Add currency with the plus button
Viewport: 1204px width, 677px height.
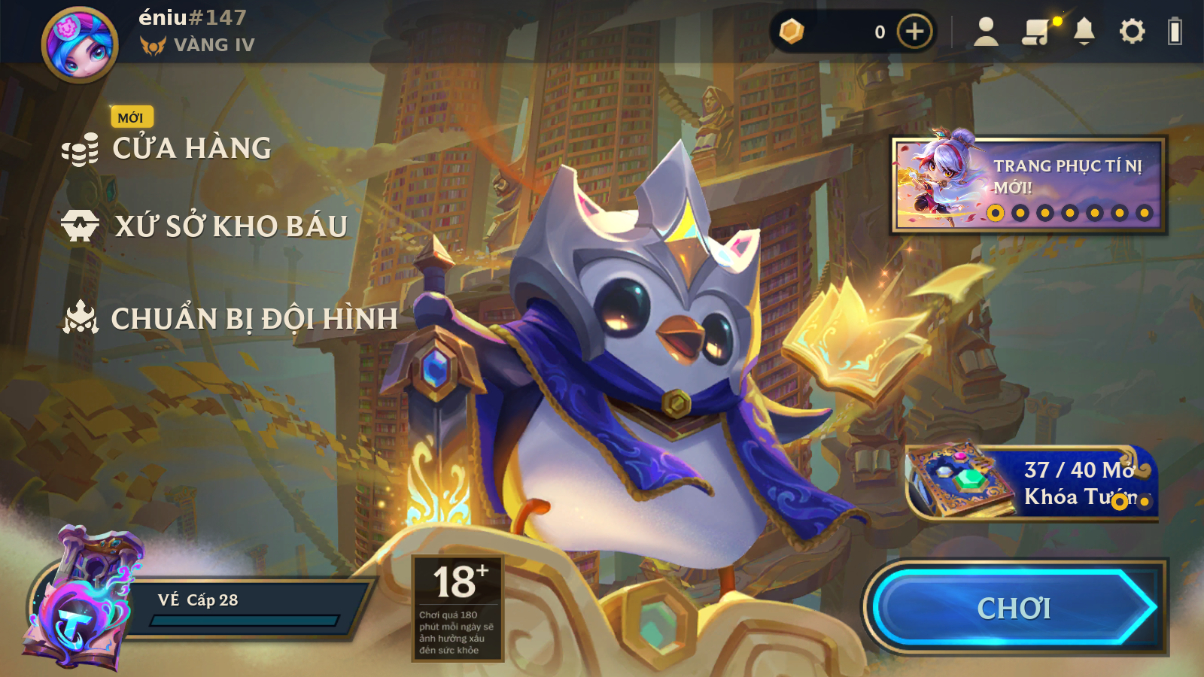pyautogui.click(x=914, y=32)
